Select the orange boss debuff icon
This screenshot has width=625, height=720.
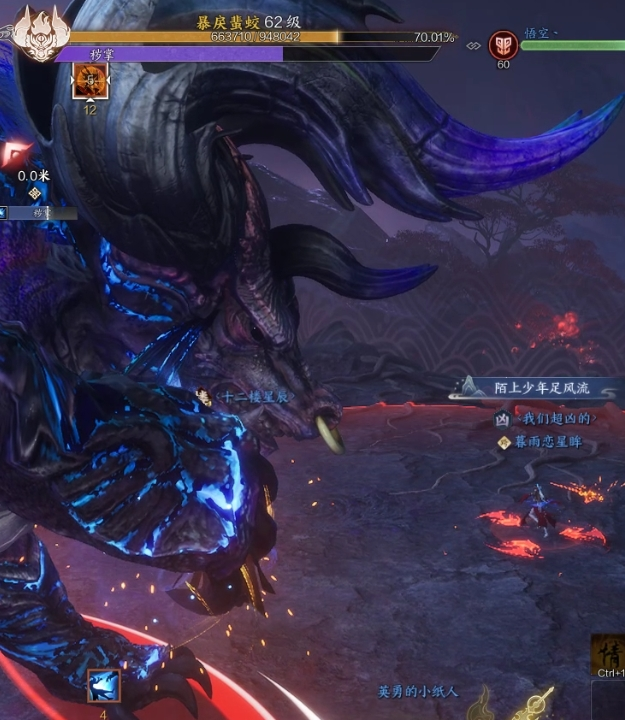[x=90, y=82]
